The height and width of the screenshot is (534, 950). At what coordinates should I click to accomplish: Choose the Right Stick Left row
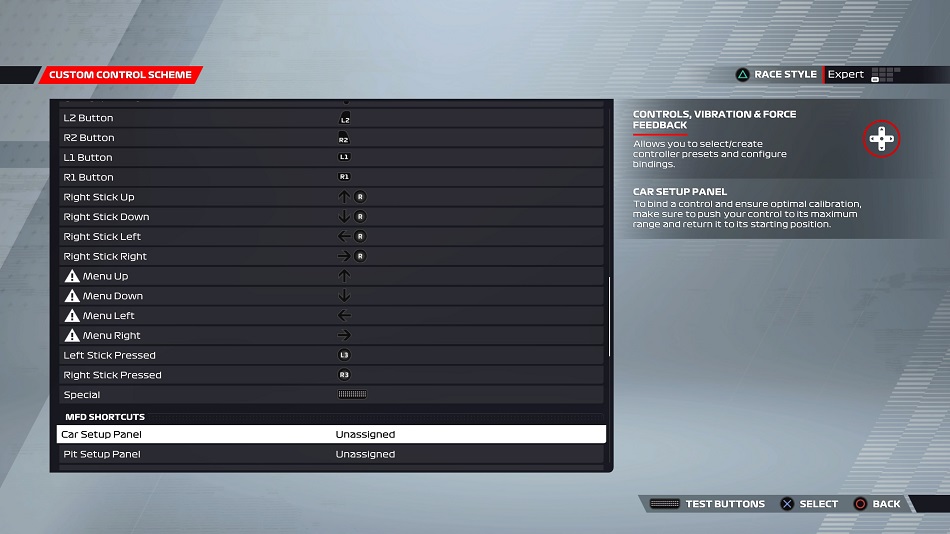click(331, 237)
